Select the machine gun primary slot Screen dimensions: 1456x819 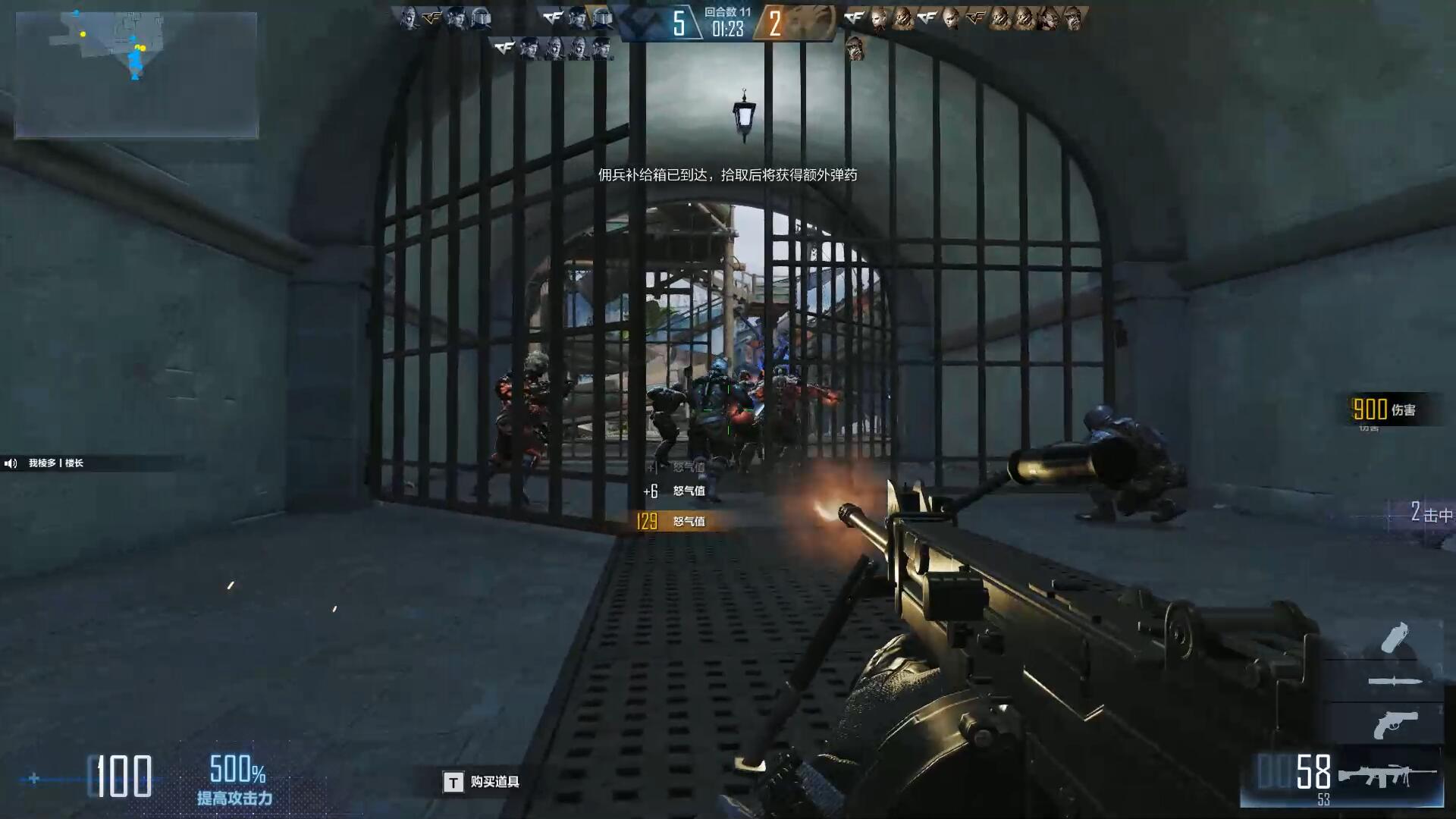coord(1385,776)
